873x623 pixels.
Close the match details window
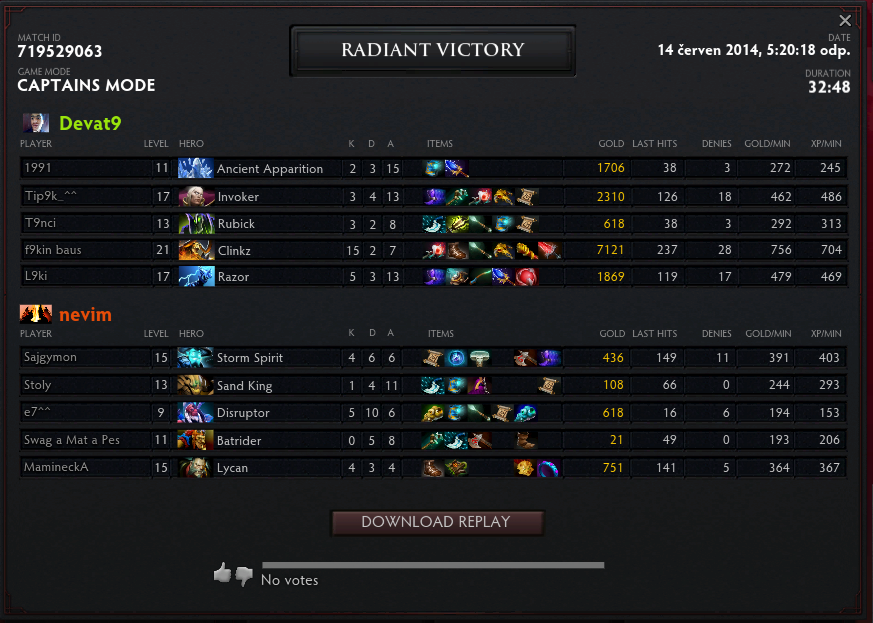pyautogui.click(x=845, y=20)
